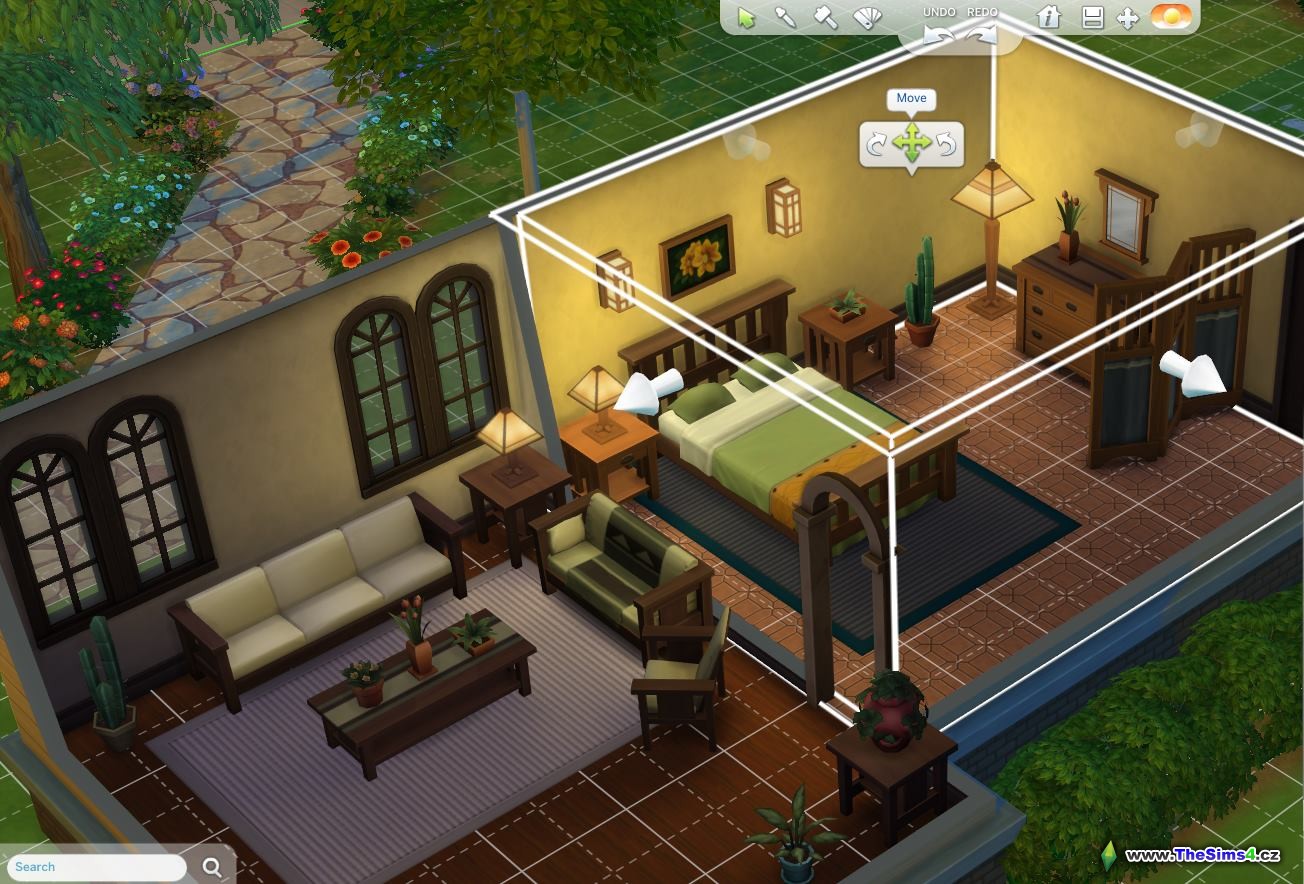
Task: Open the design swatch tool
Action: [x=866, y=17]
